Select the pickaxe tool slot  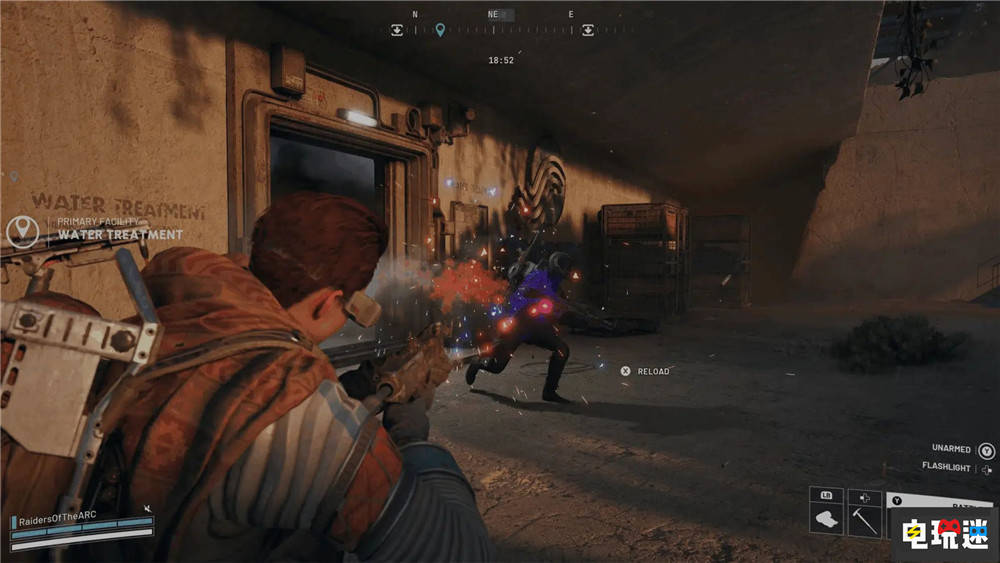pyautogui.click(x=864, y=520)
